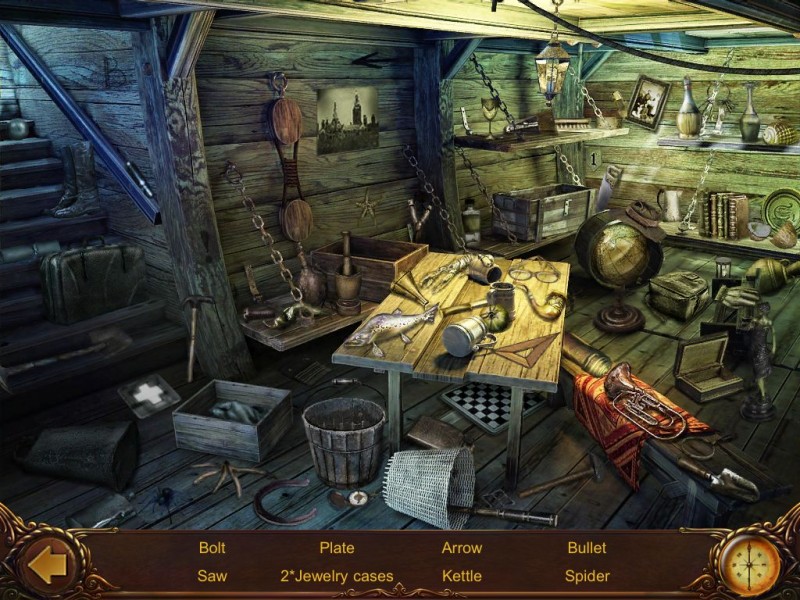
Task: Activate the compass hint button
Action: pos(751,564)
